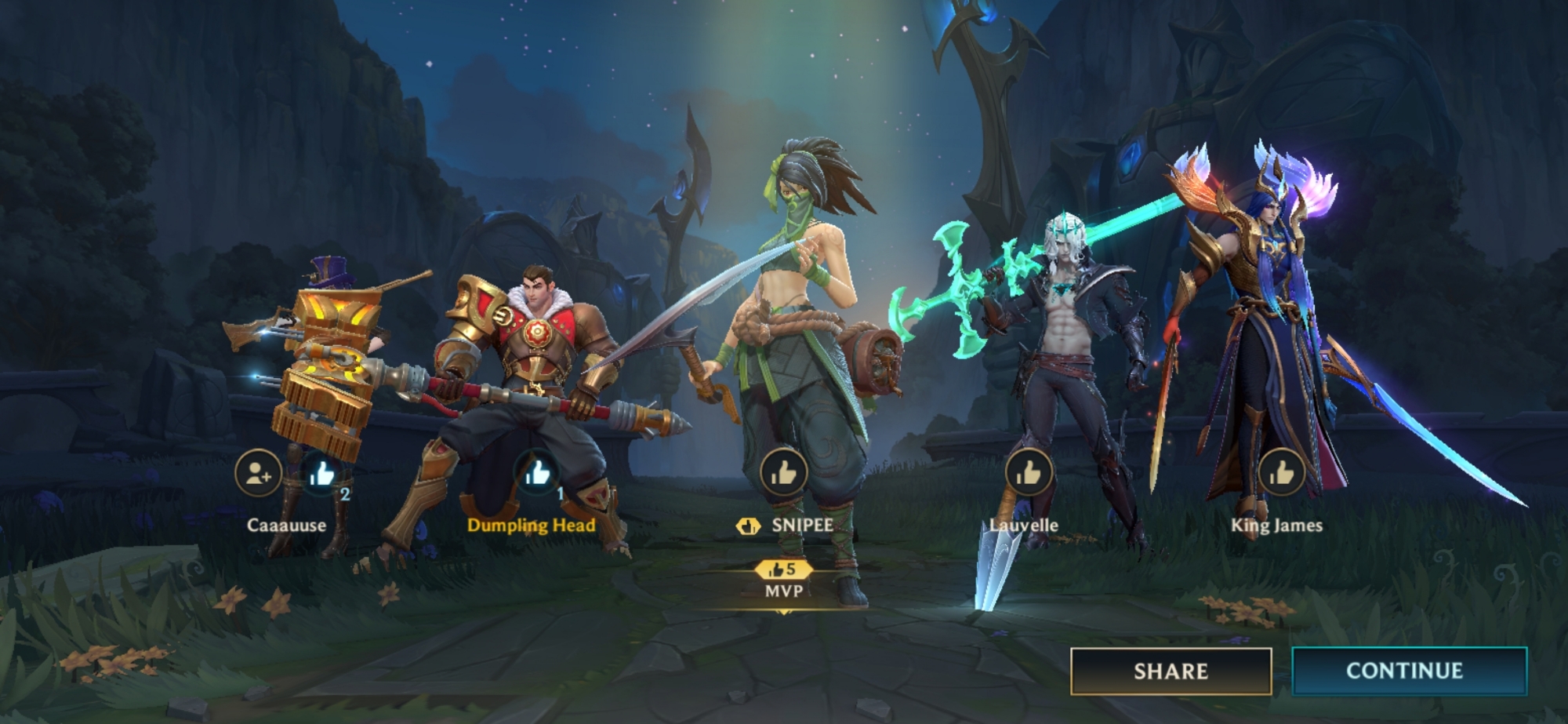Like King James with thumbs up
The image size is (1568, 724).
pos(1281,472)
